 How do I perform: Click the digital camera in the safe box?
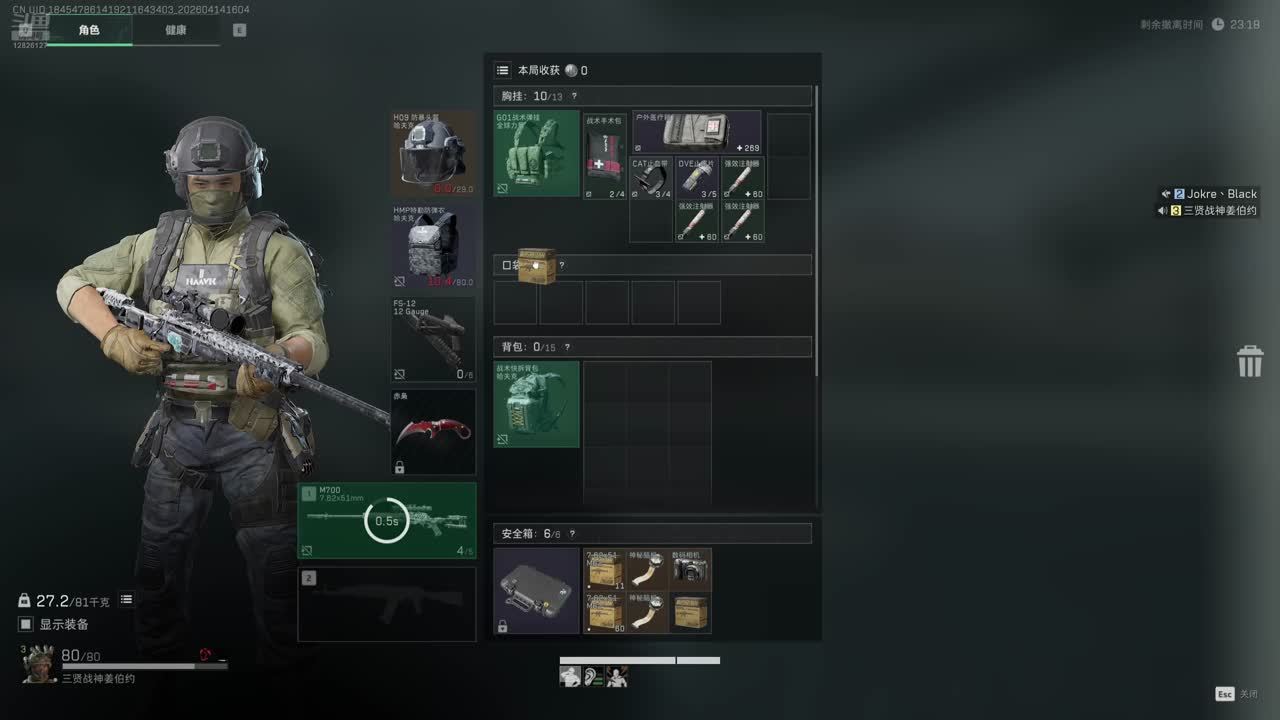pyautogui.click(x=691, y=568)
